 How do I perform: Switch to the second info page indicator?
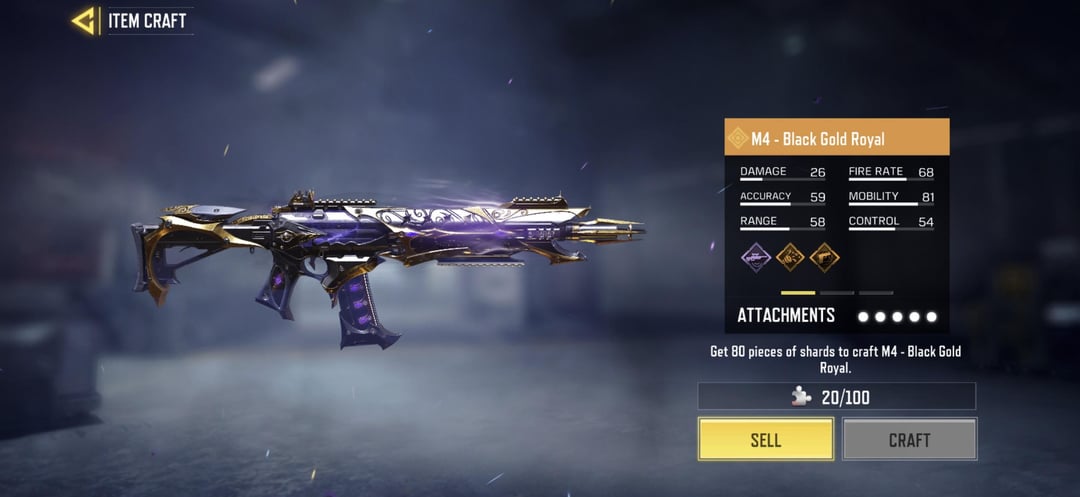click(x=837, y=293)
